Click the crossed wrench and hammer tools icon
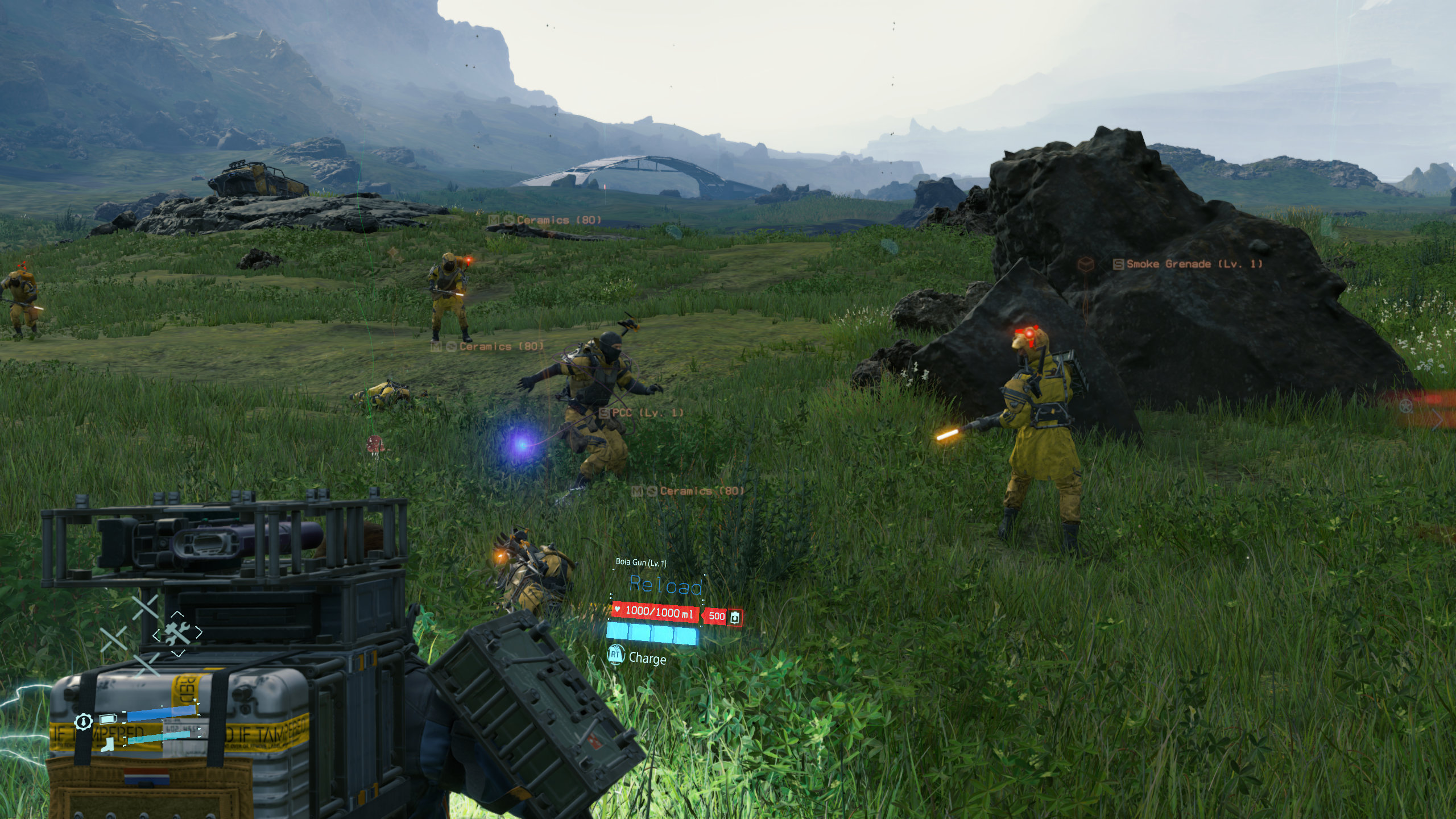Image resolution: width=1456 pixels, height=819 pixels. click(x=177, y=633)
